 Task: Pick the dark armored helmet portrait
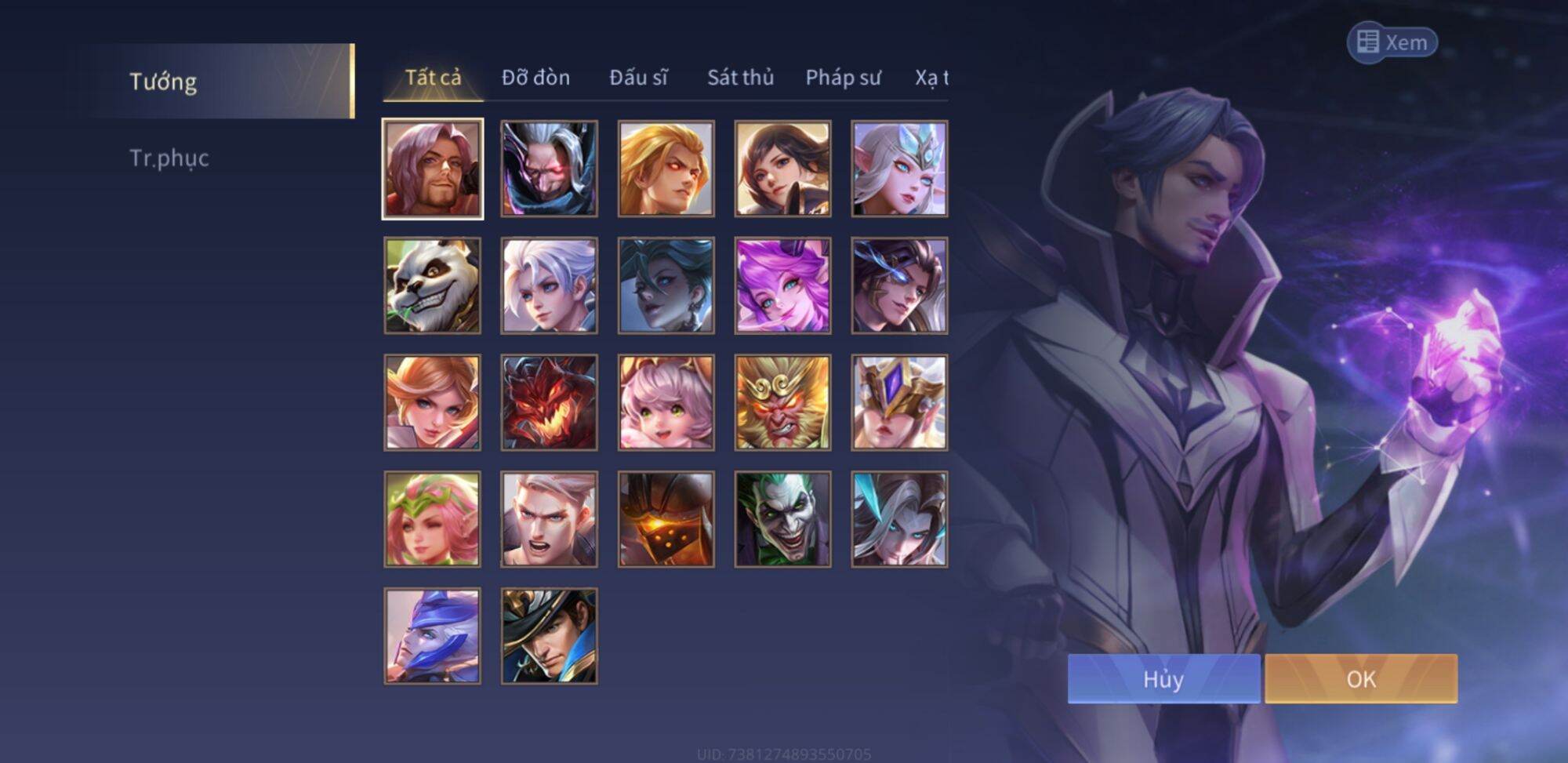[x=666, y=519]
